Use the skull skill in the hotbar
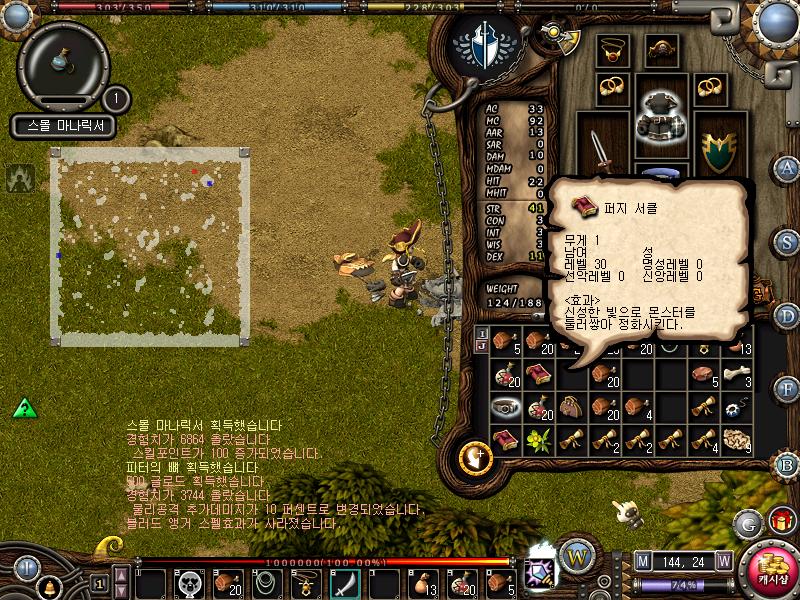 pos(188,581)
